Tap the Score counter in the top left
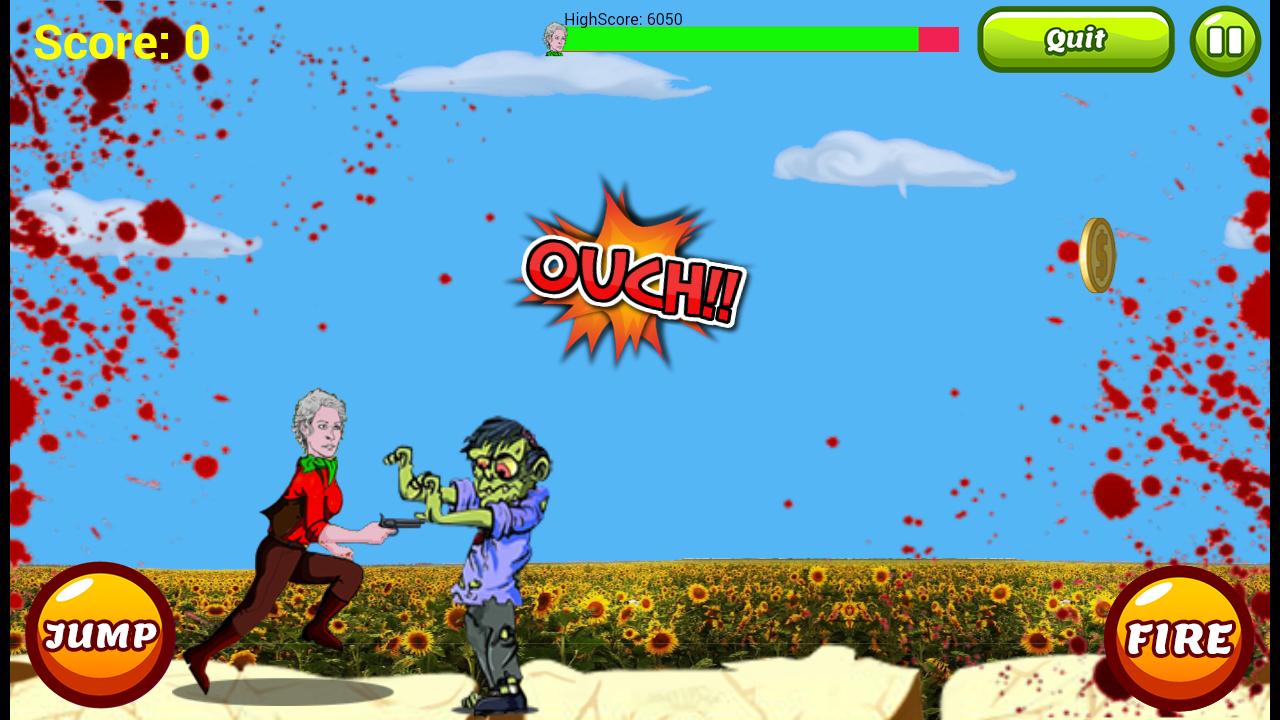This screenshot has width=1280, height=720. point(122,42)
